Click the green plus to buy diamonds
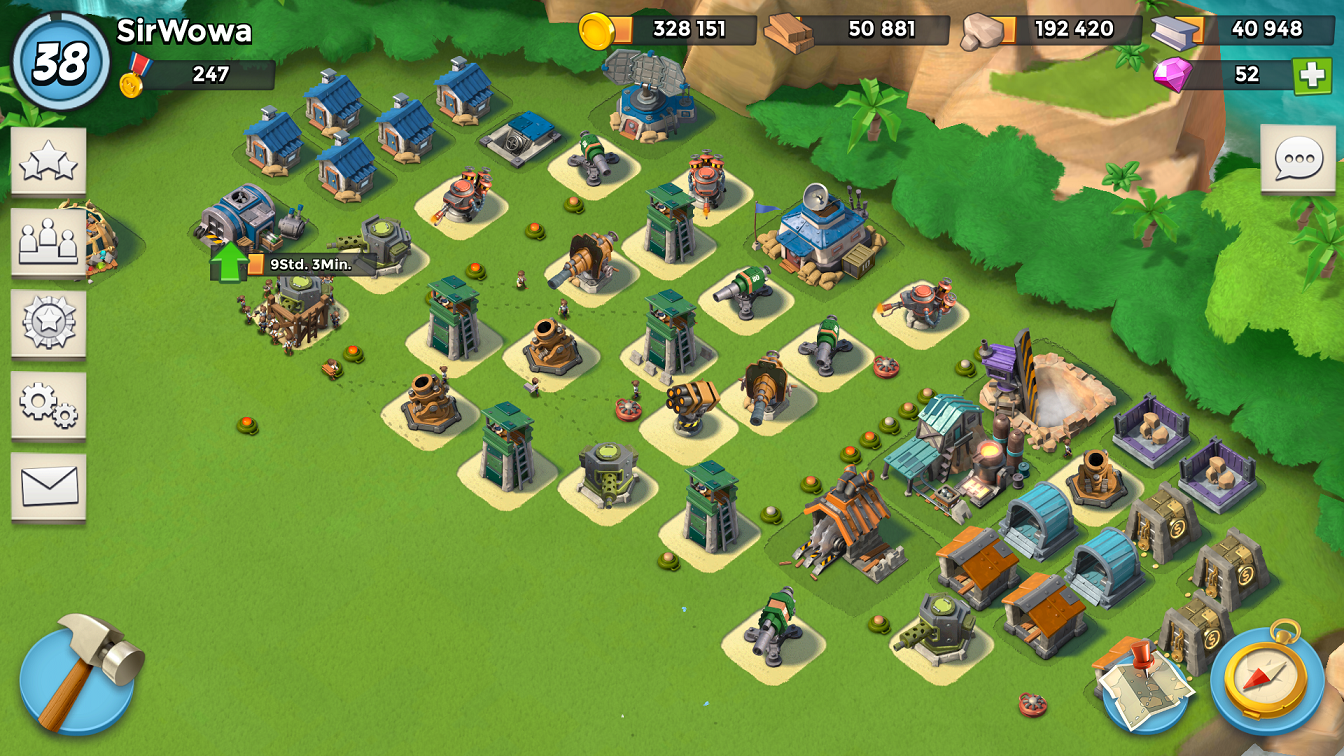This screenshot has width=1344, height=756. coord(1311,75)
